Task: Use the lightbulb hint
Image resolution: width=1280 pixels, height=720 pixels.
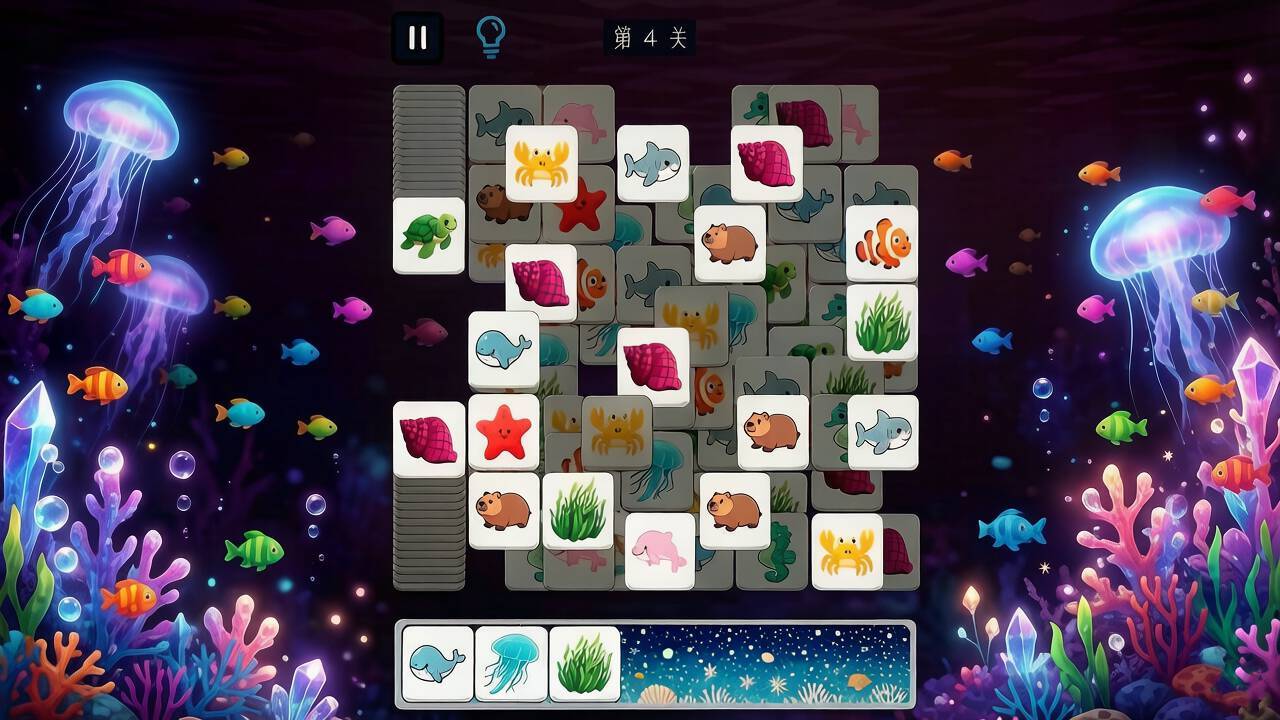Action: [x=490, y=37]
